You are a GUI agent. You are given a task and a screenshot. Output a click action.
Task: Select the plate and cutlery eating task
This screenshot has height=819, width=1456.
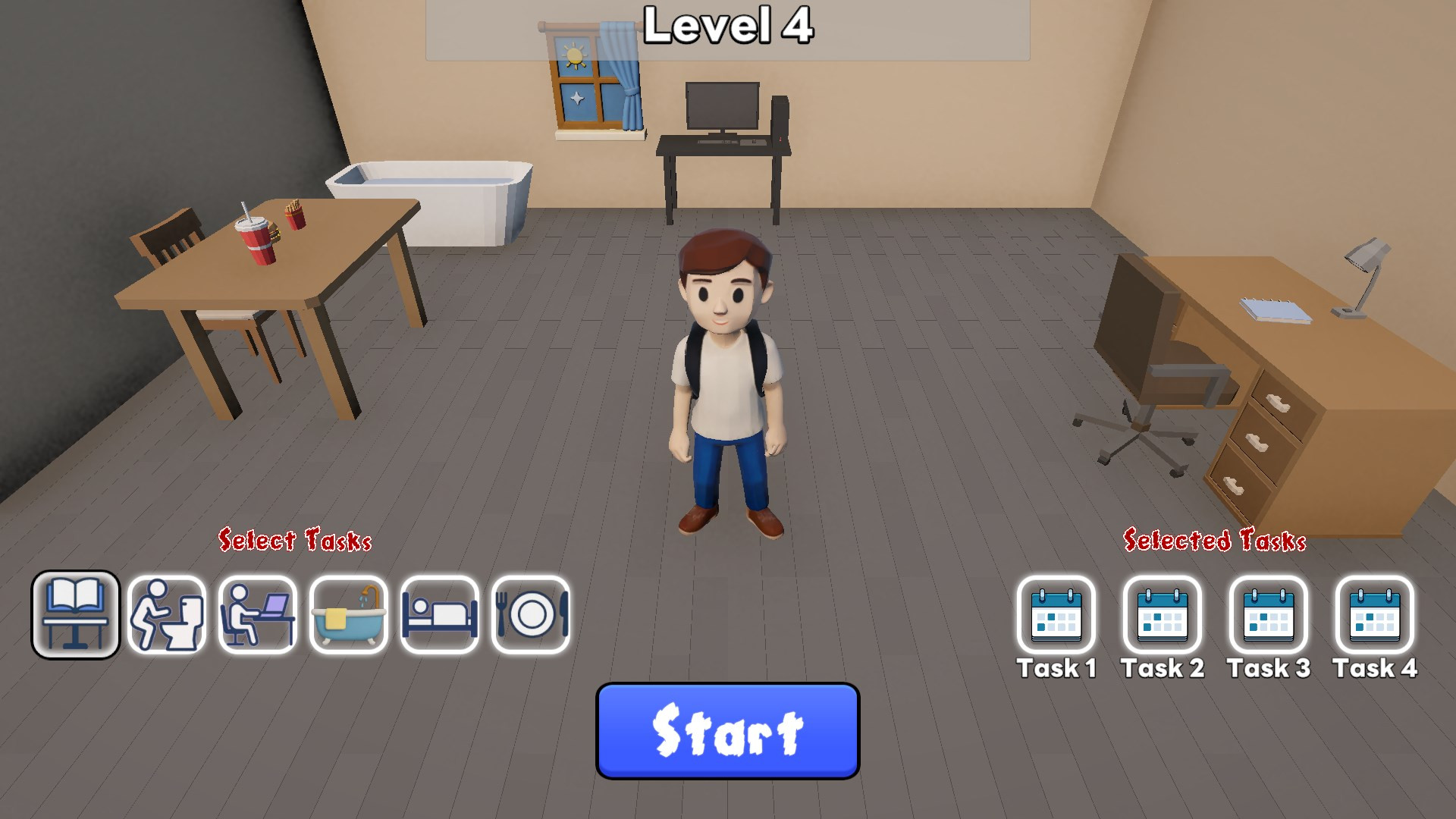531,615
